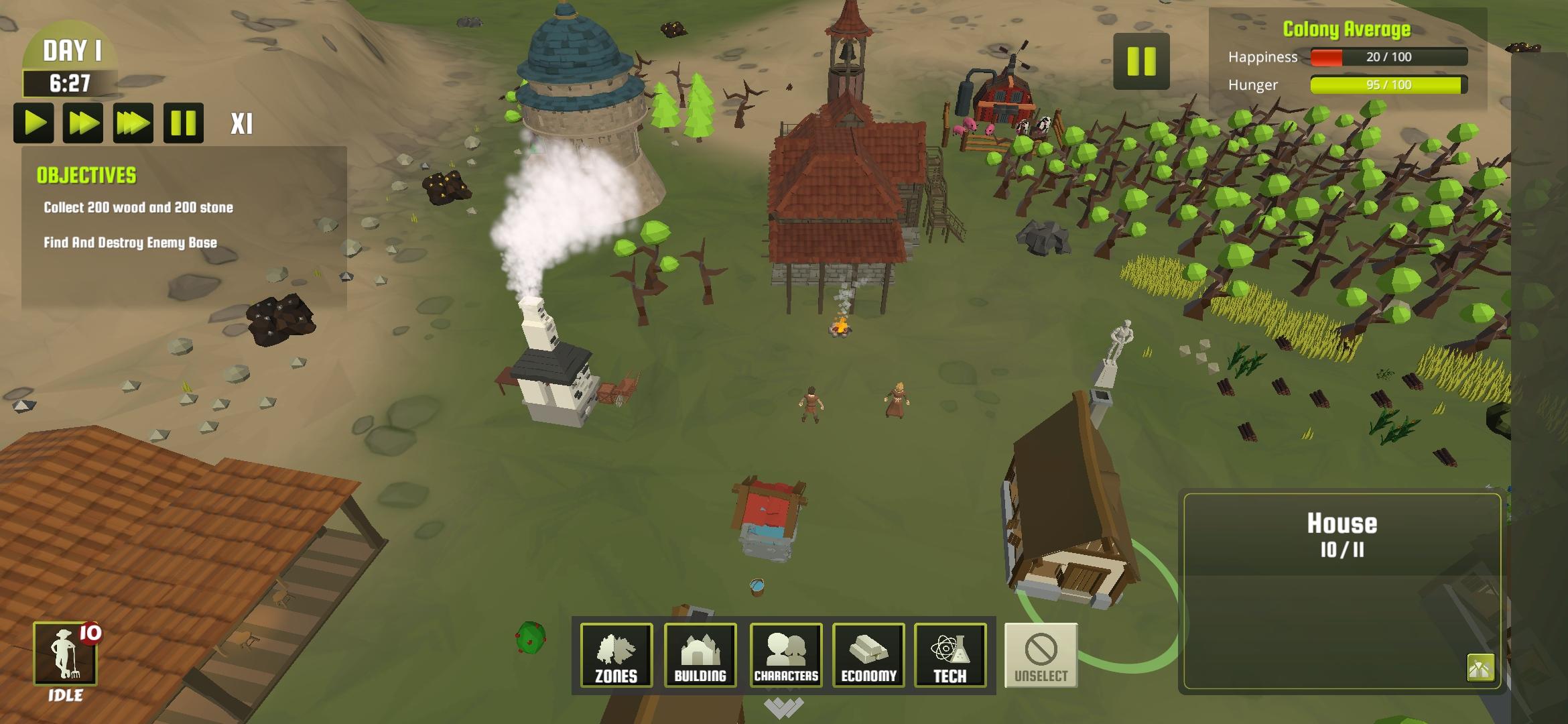This screenshot has width=1568, height=724.
Task: Pause time using the left pause control
Action: tap(182, 122)
